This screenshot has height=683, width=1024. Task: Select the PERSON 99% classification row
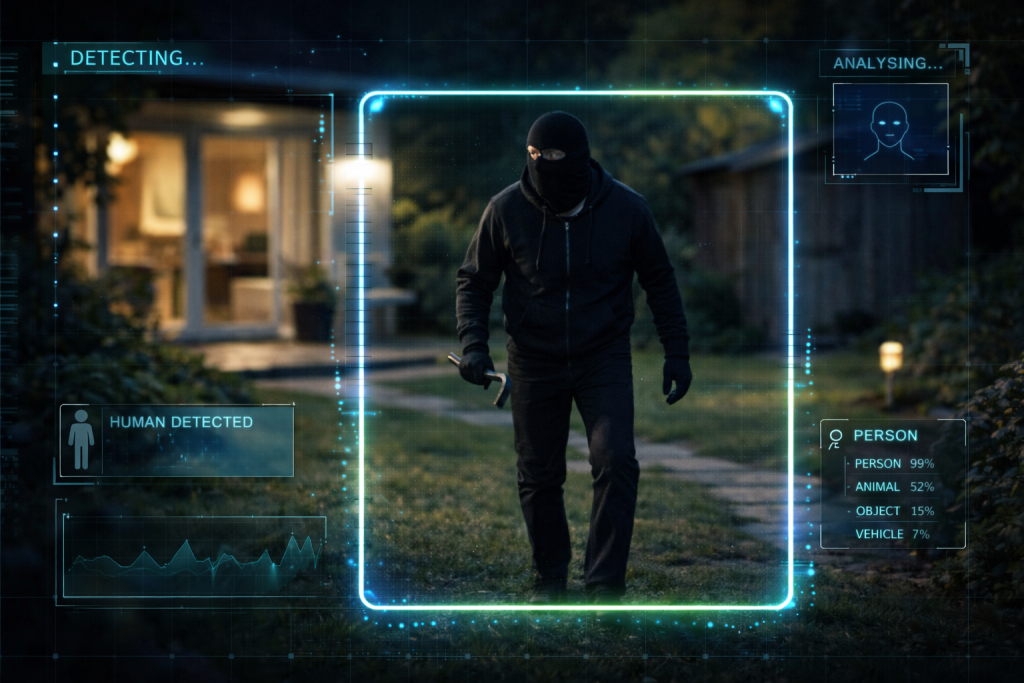pos(893,464)
